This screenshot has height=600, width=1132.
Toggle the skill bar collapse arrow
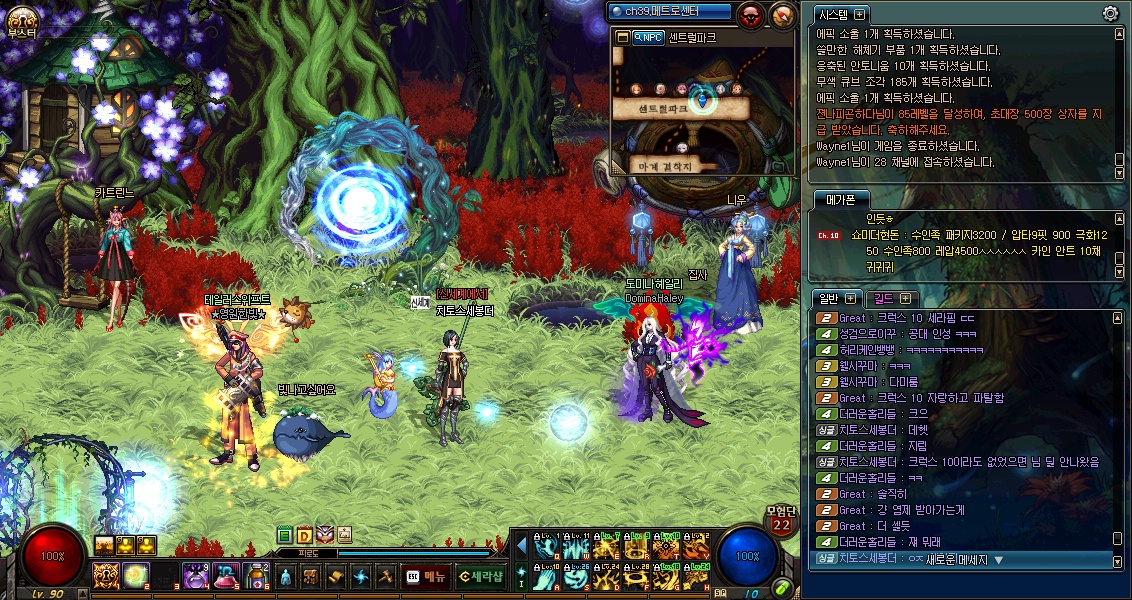521,546
